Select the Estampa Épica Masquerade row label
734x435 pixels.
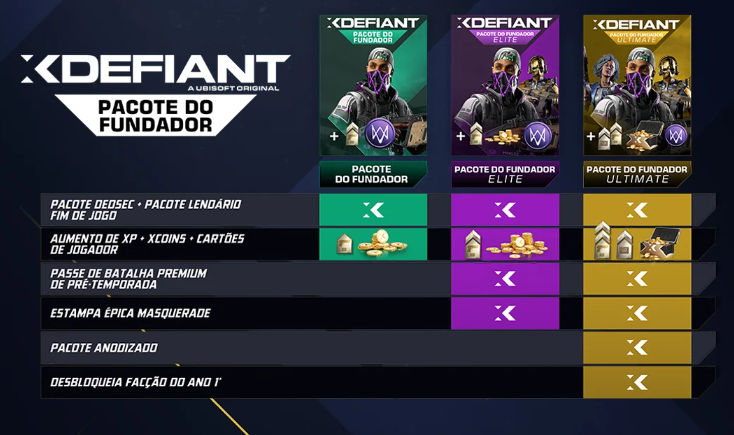pos(130,313)
